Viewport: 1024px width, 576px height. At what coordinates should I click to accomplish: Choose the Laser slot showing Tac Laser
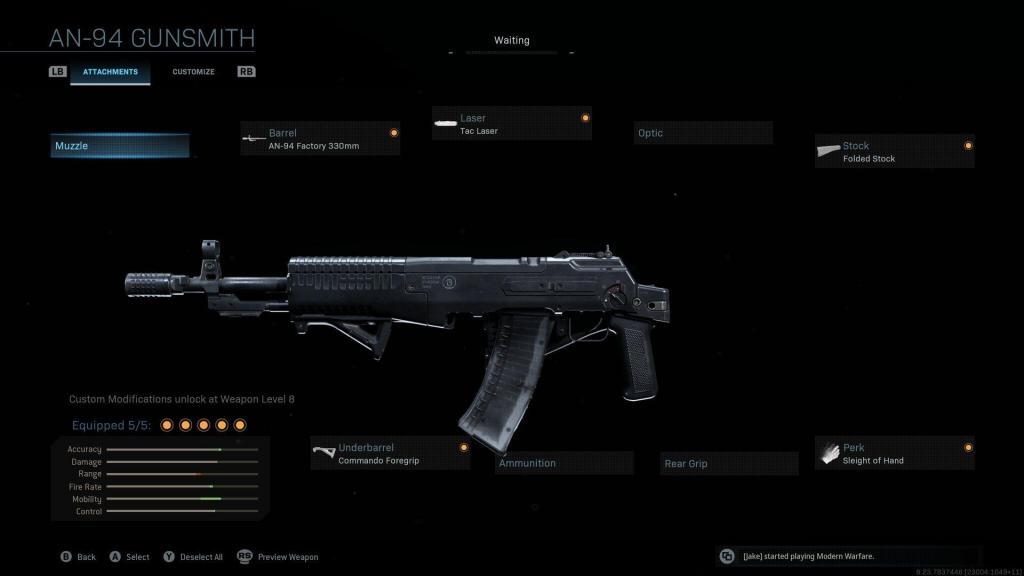(x=512, y=124)
